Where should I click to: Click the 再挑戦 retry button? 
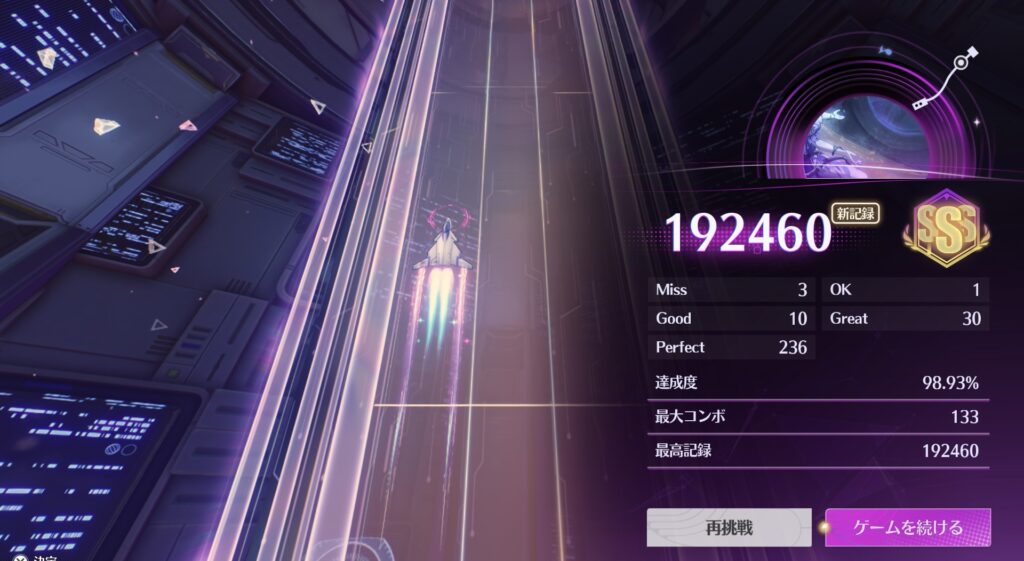(728, 527)
